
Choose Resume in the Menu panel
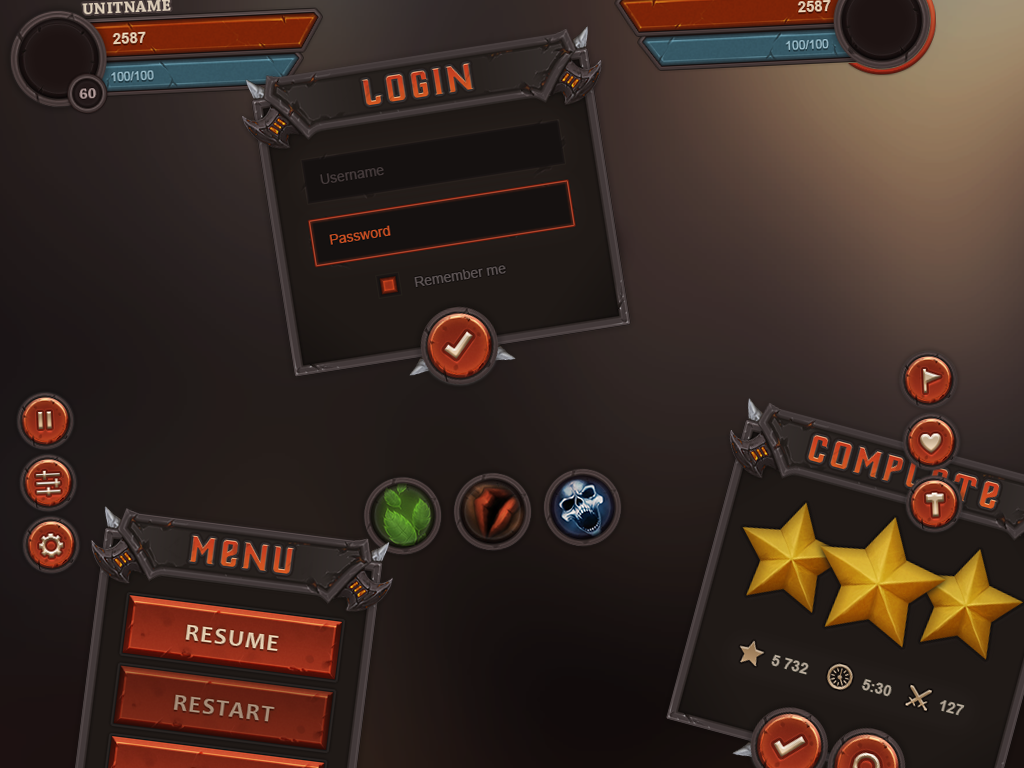tap(232, 637)
